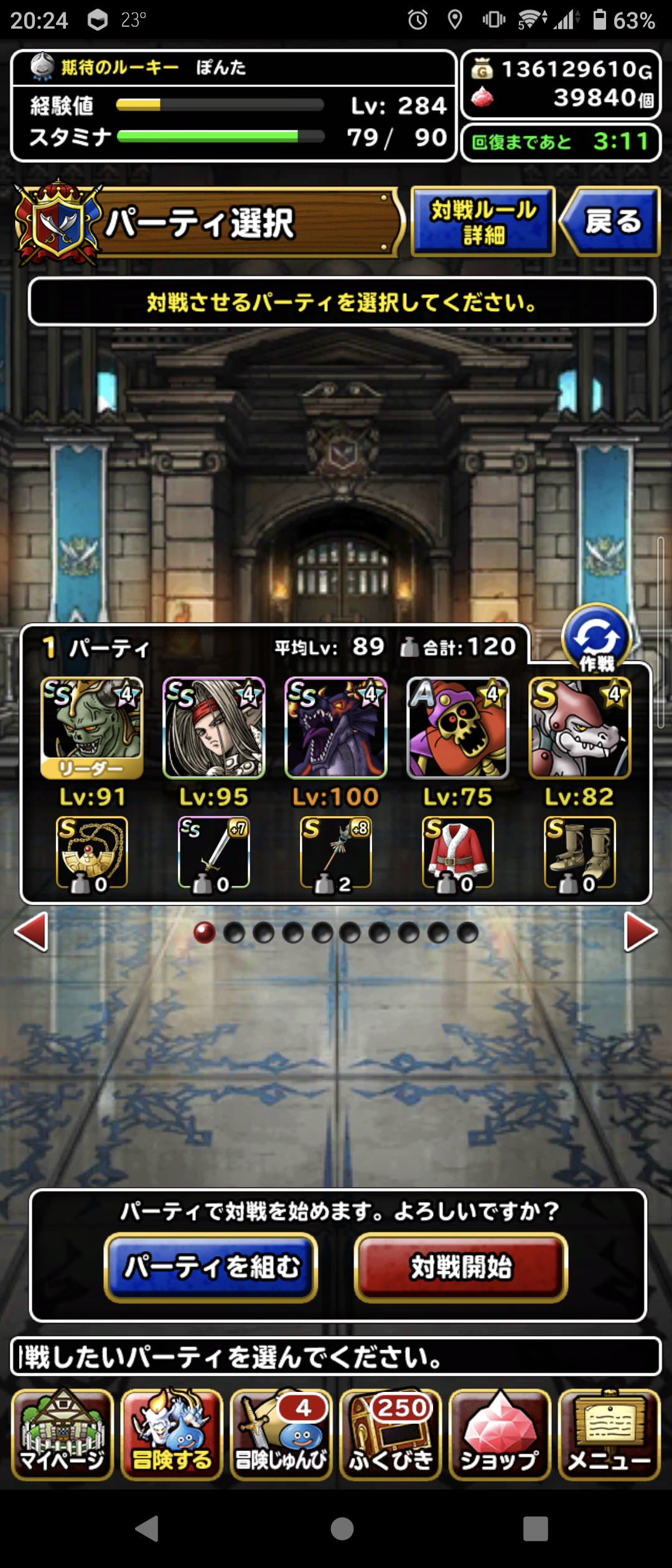Screen dimensions: 672x1568
Task: Pick the pink armored crocodile monster
Action: click(580, 727)
